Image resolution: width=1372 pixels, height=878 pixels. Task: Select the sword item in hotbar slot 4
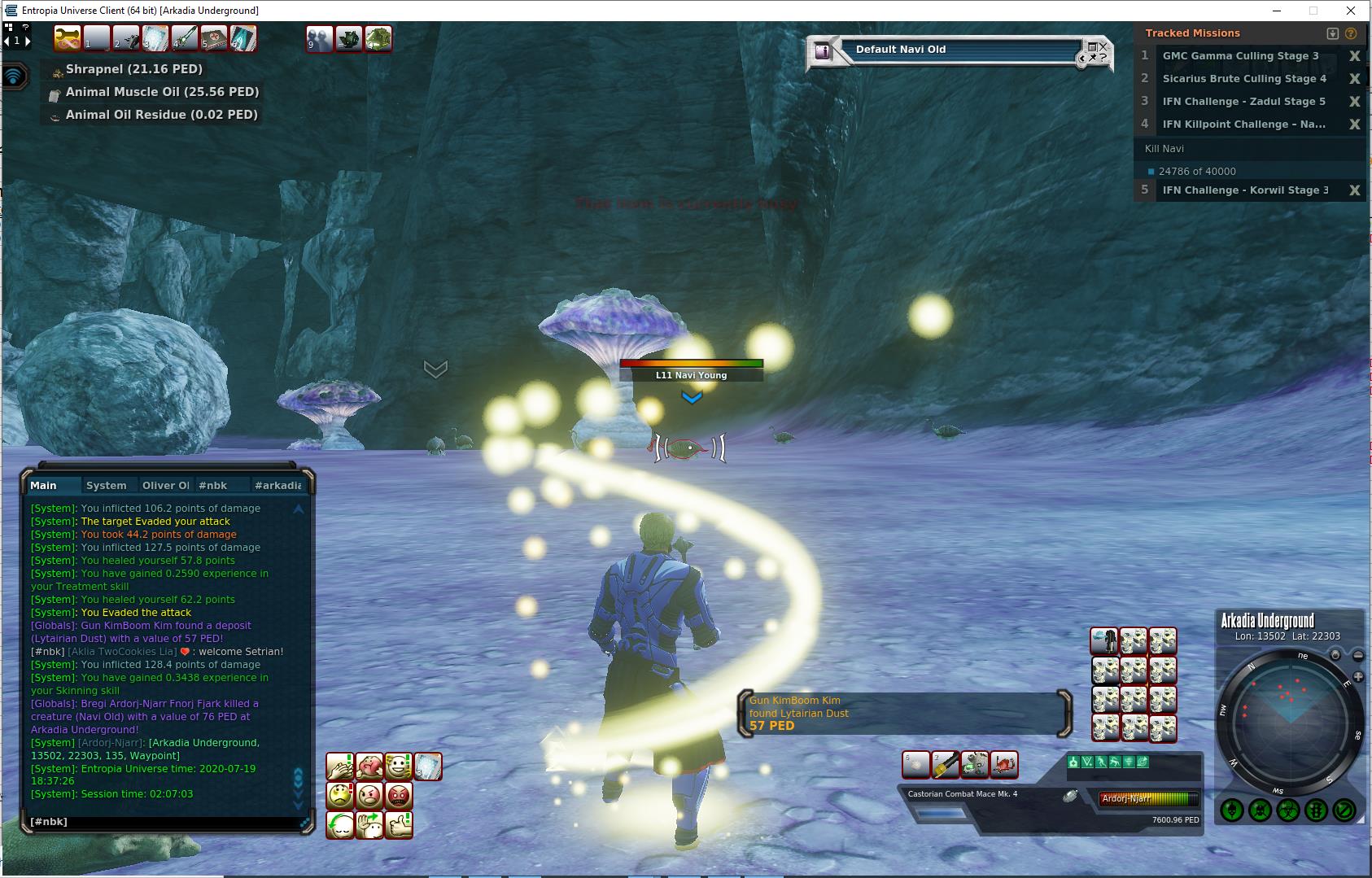(x=185, y=38)
